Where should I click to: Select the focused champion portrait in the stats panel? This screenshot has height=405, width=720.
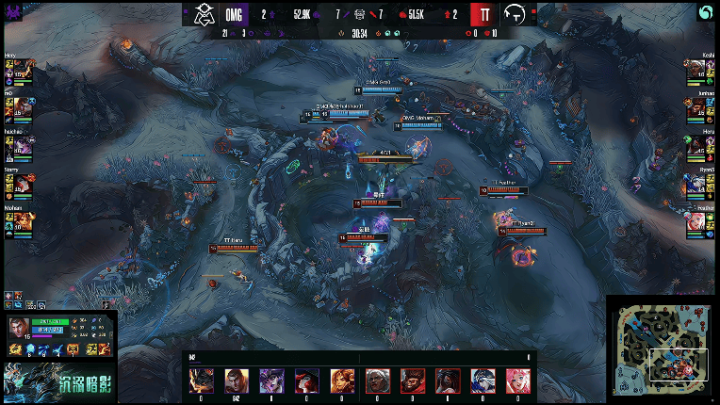[x=17, y=327]
